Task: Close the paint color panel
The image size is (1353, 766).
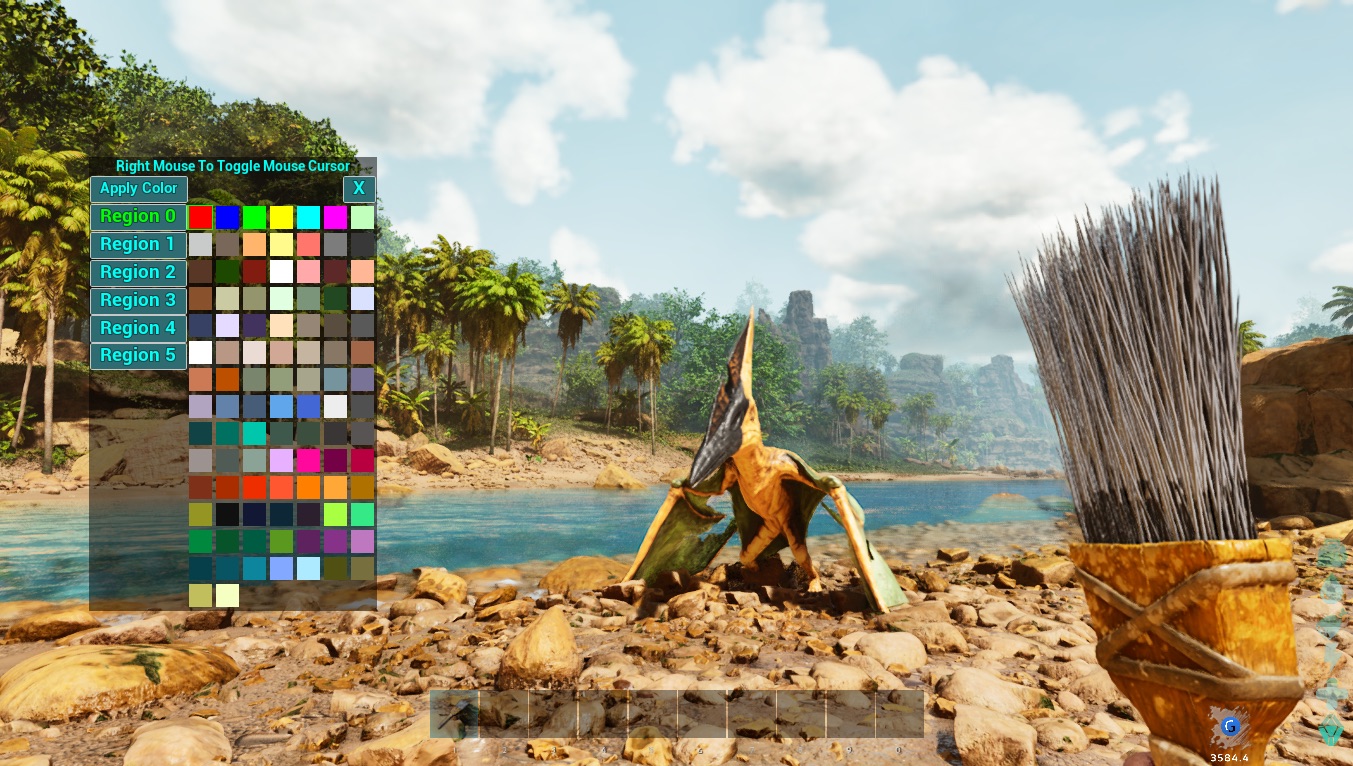Action: click(x=359, y=189)
